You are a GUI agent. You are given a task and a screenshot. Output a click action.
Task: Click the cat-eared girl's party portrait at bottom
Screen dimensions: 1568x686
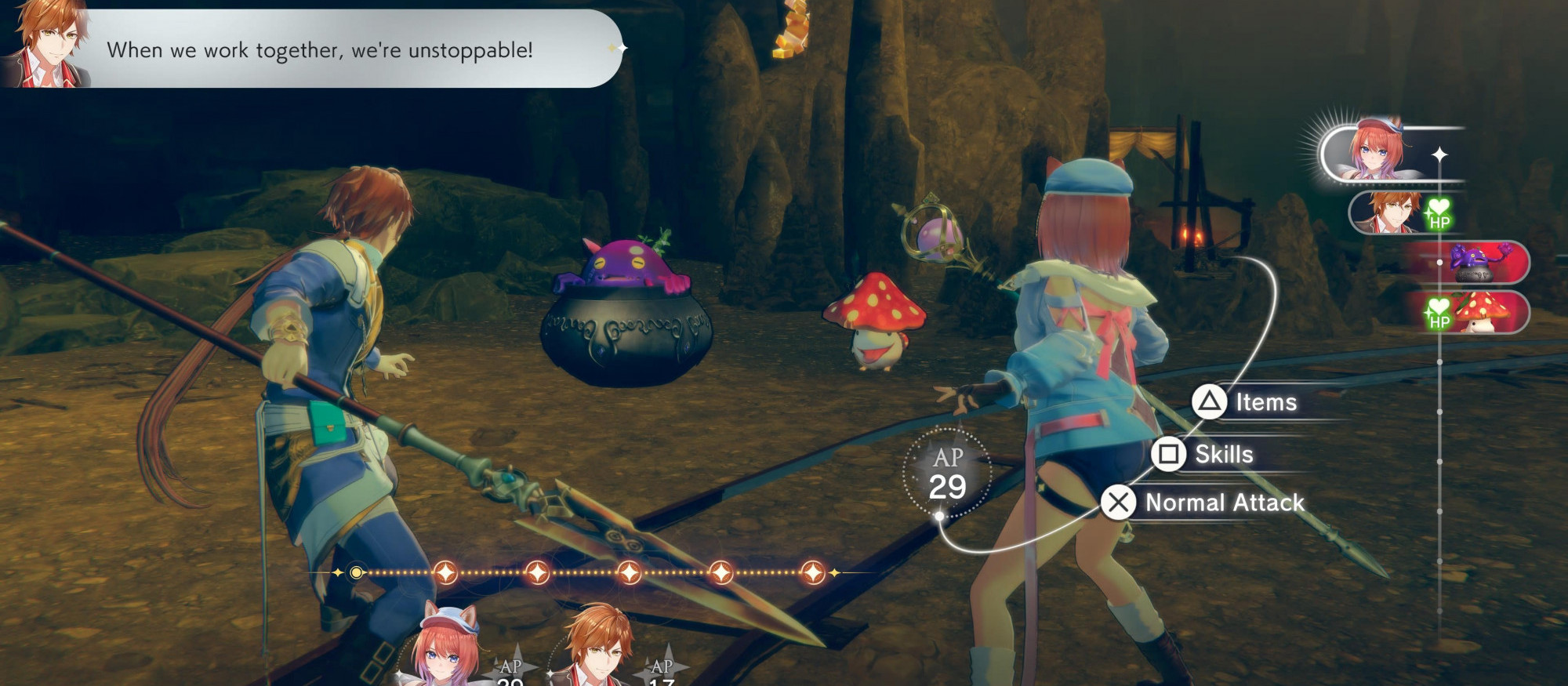click(445, 647)
